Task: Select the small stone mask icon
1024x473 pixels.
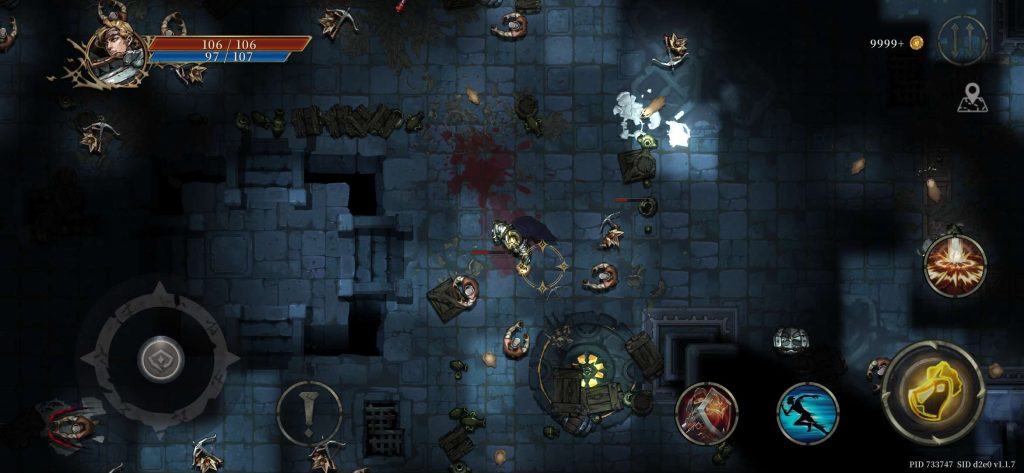Action: coord(790,340)
